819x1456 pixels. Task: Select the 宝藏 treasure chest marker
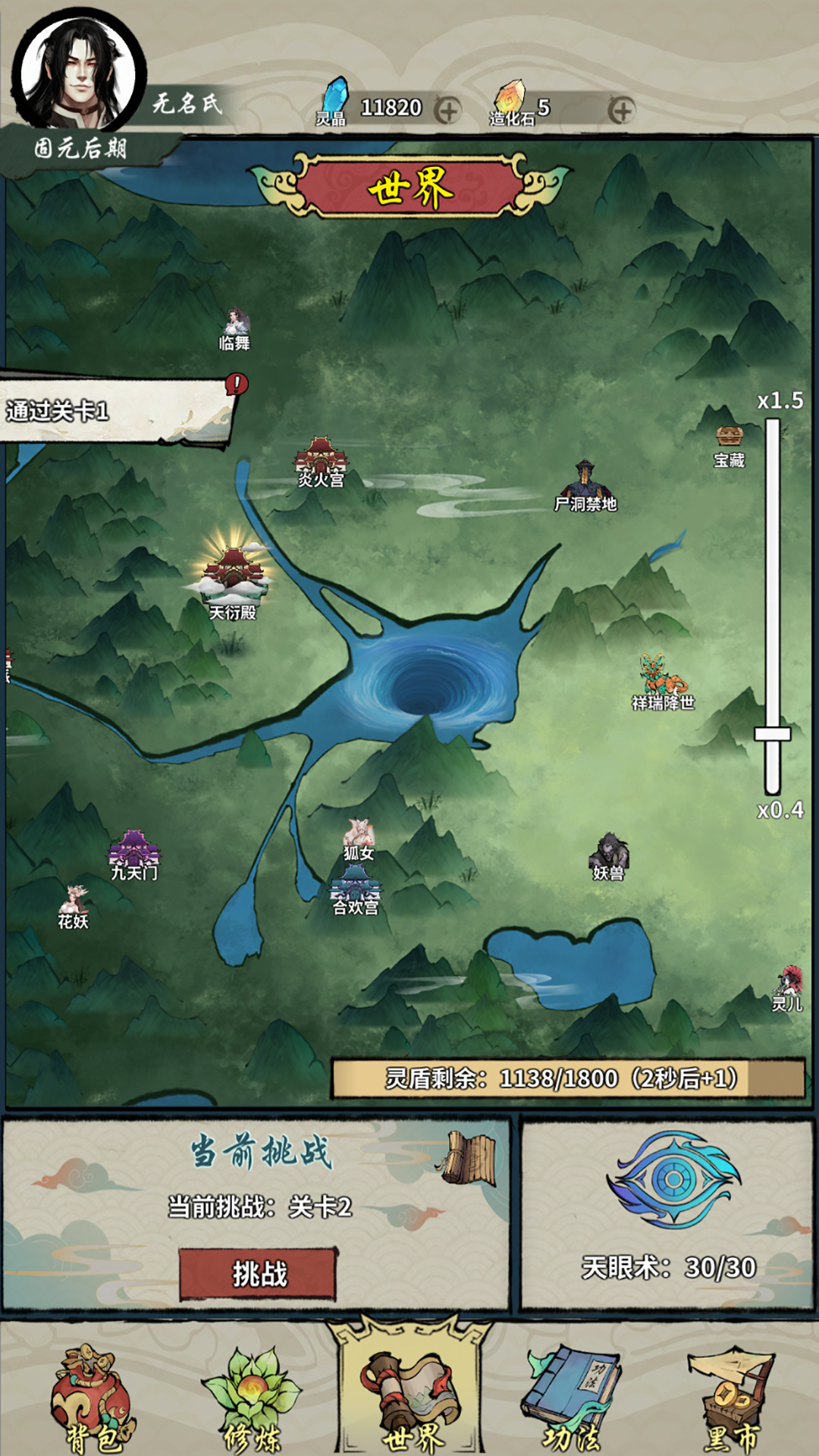pyautogui.click(x=730, y=444)
